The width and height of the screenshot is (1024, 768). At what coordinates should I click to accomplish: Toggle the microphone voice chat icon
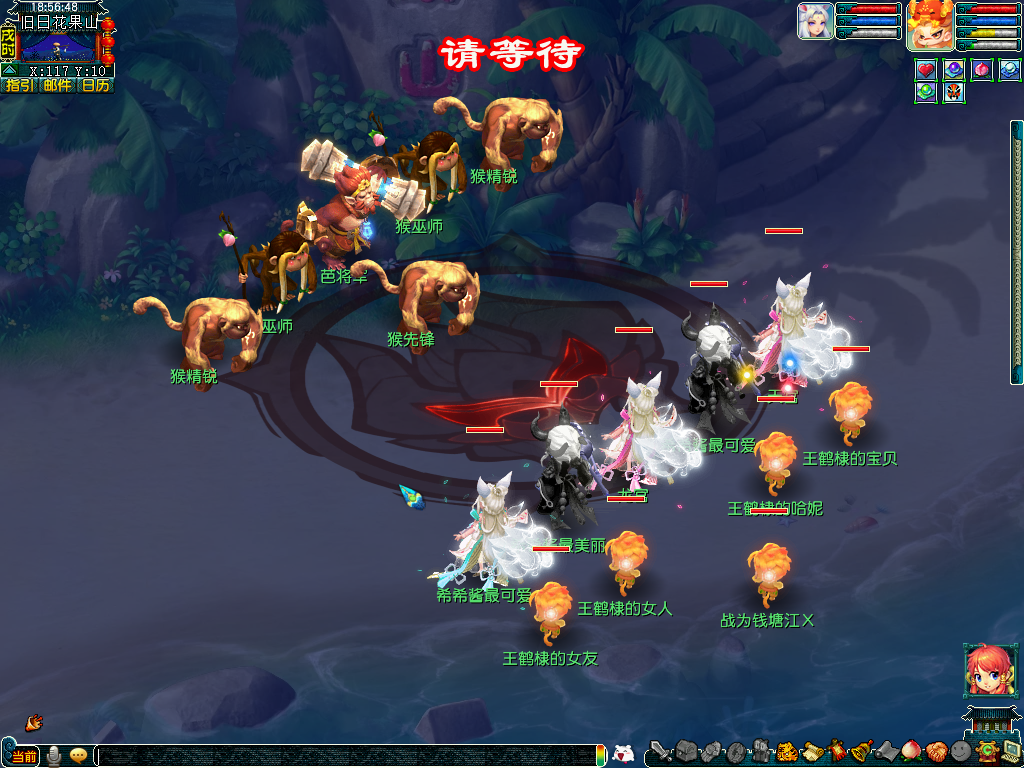click(x=54, y=756)
